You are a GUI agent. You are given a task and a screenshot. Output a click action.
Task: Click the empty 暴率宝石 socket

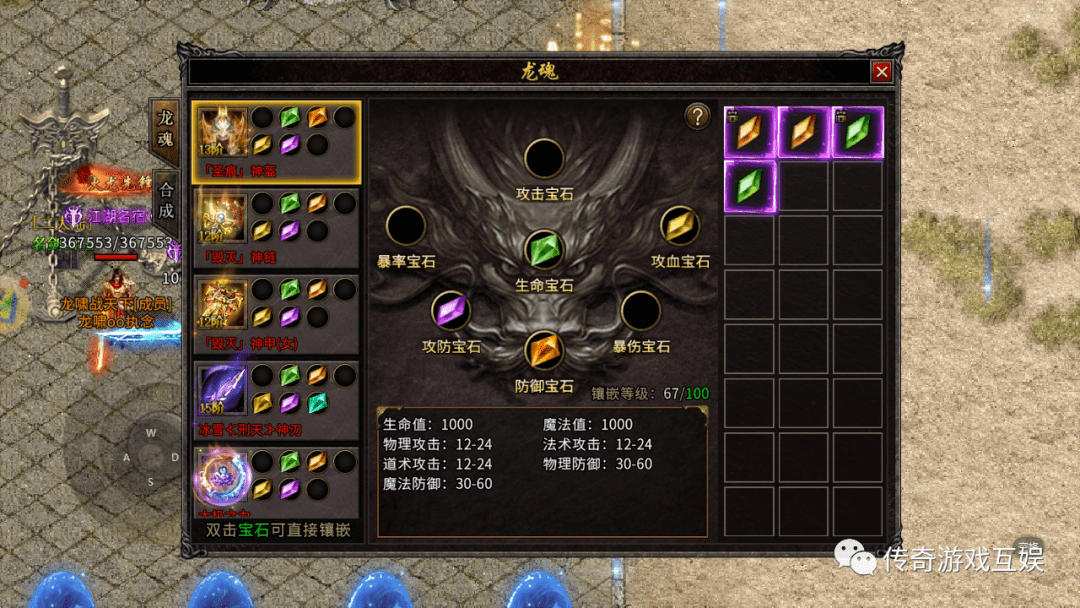coord(406,226)
